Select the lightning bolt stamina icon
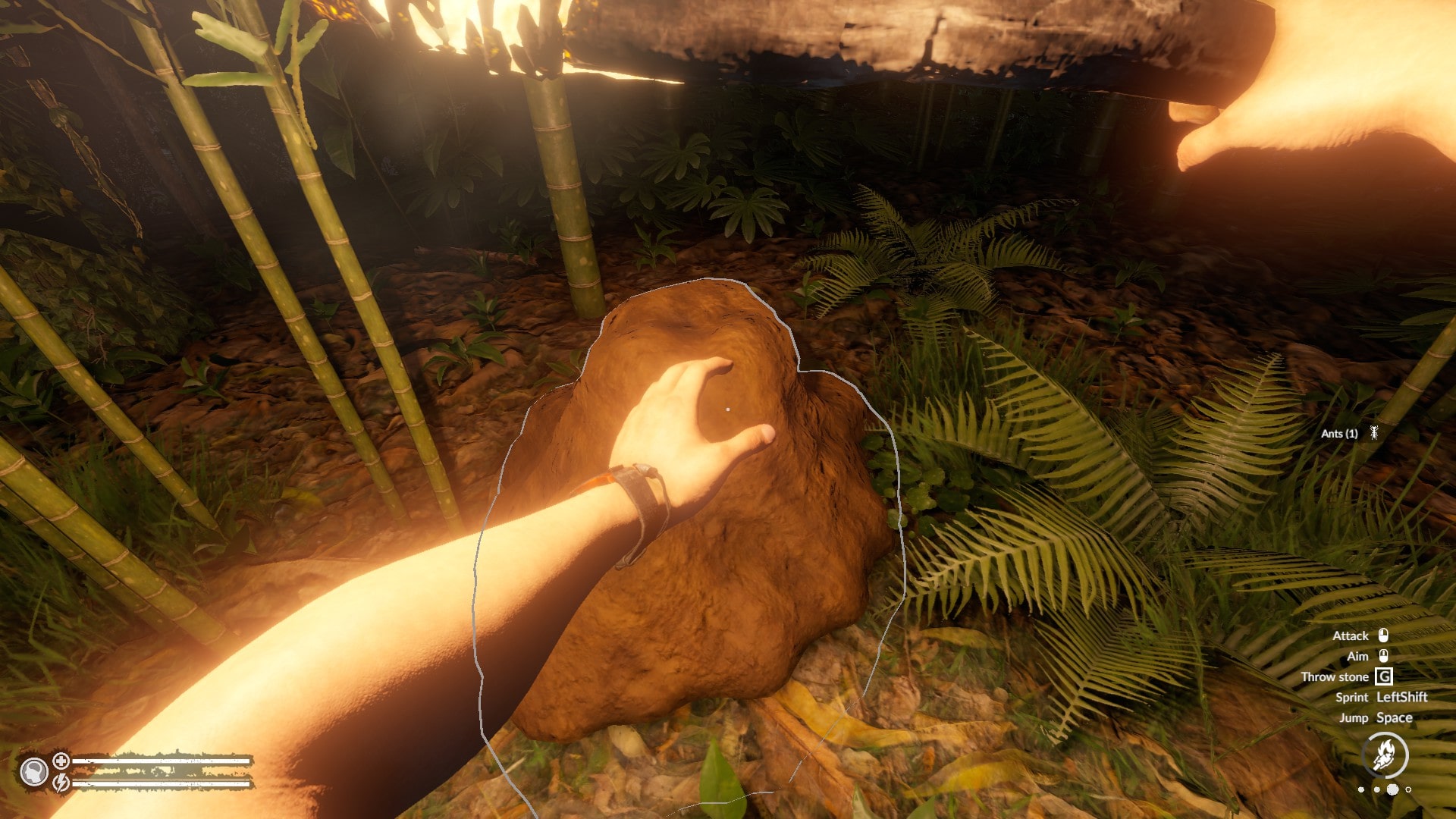Image resolution: width=1456 pixels, height=819 pixels. [61, 782]
